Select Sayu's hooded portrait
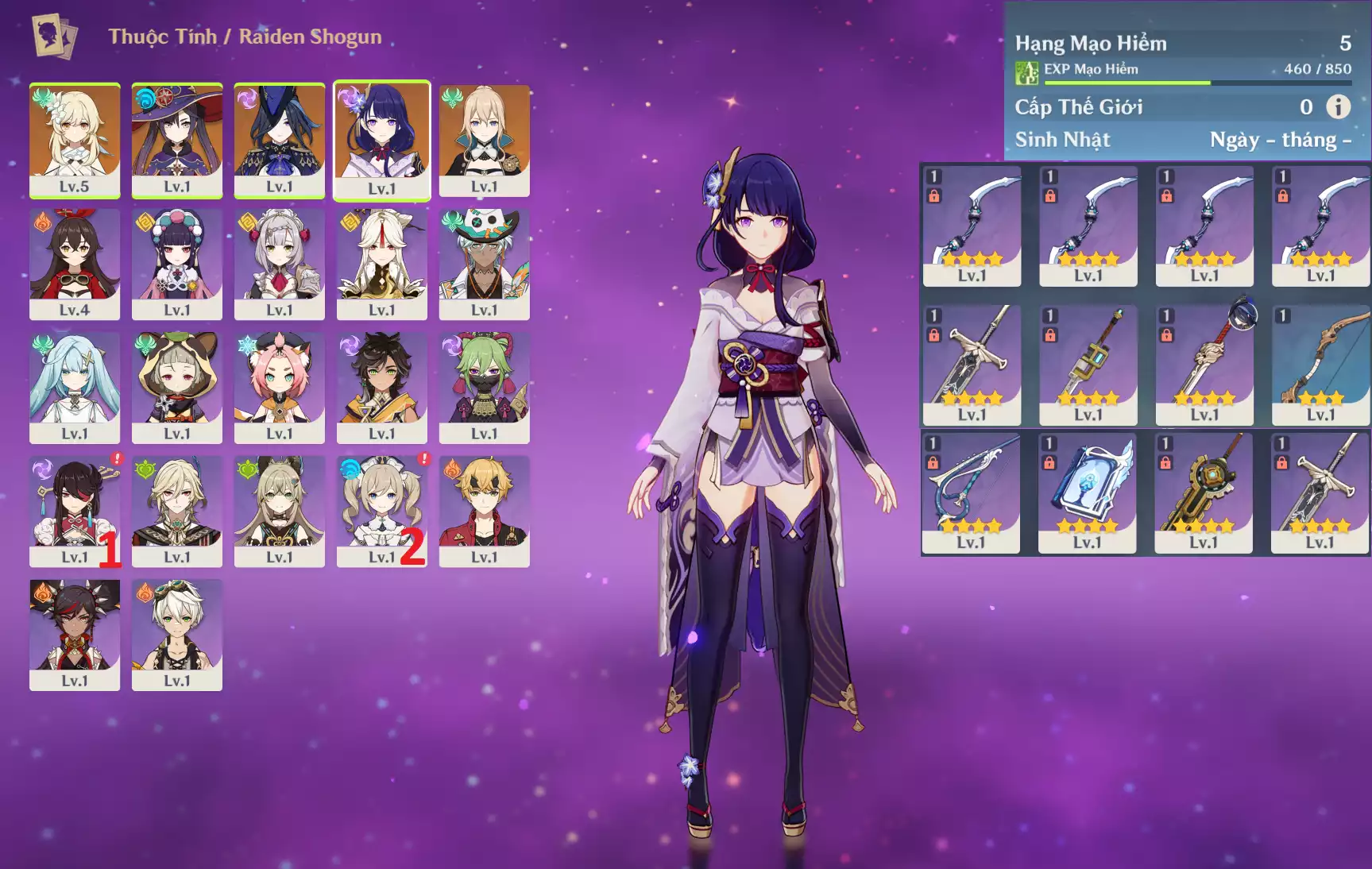The image size is (1372, 869). coord(177,387)
